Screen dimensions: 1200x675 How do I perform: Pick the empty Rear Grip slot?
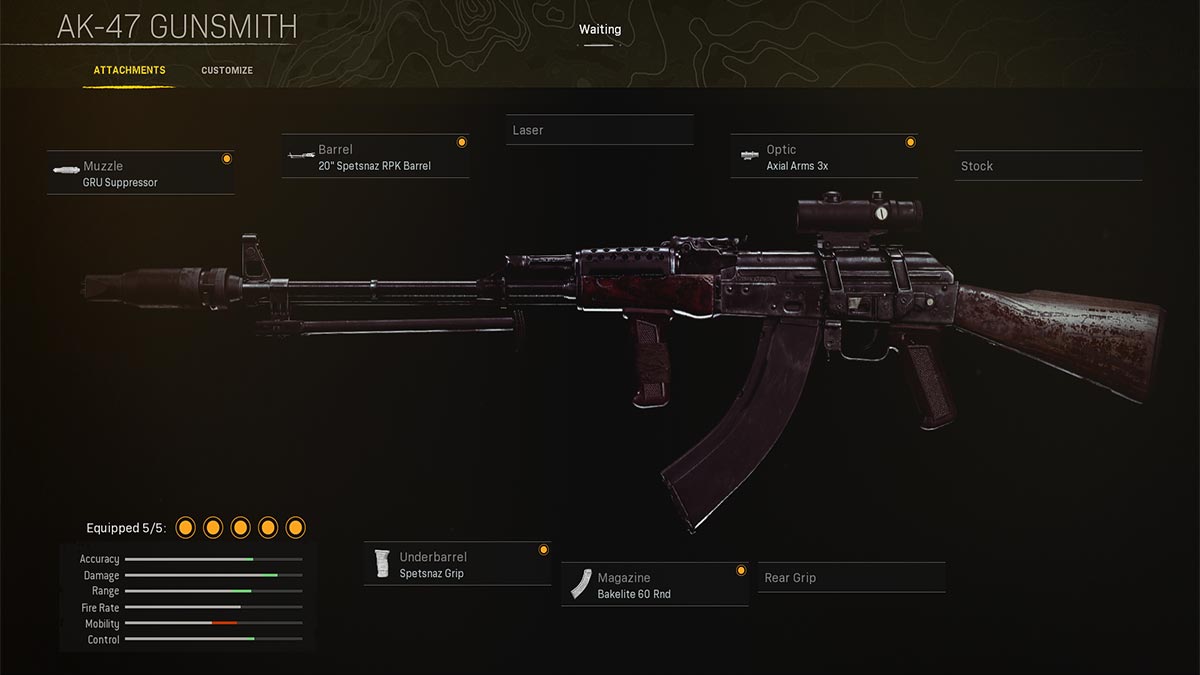click(851, 578)
